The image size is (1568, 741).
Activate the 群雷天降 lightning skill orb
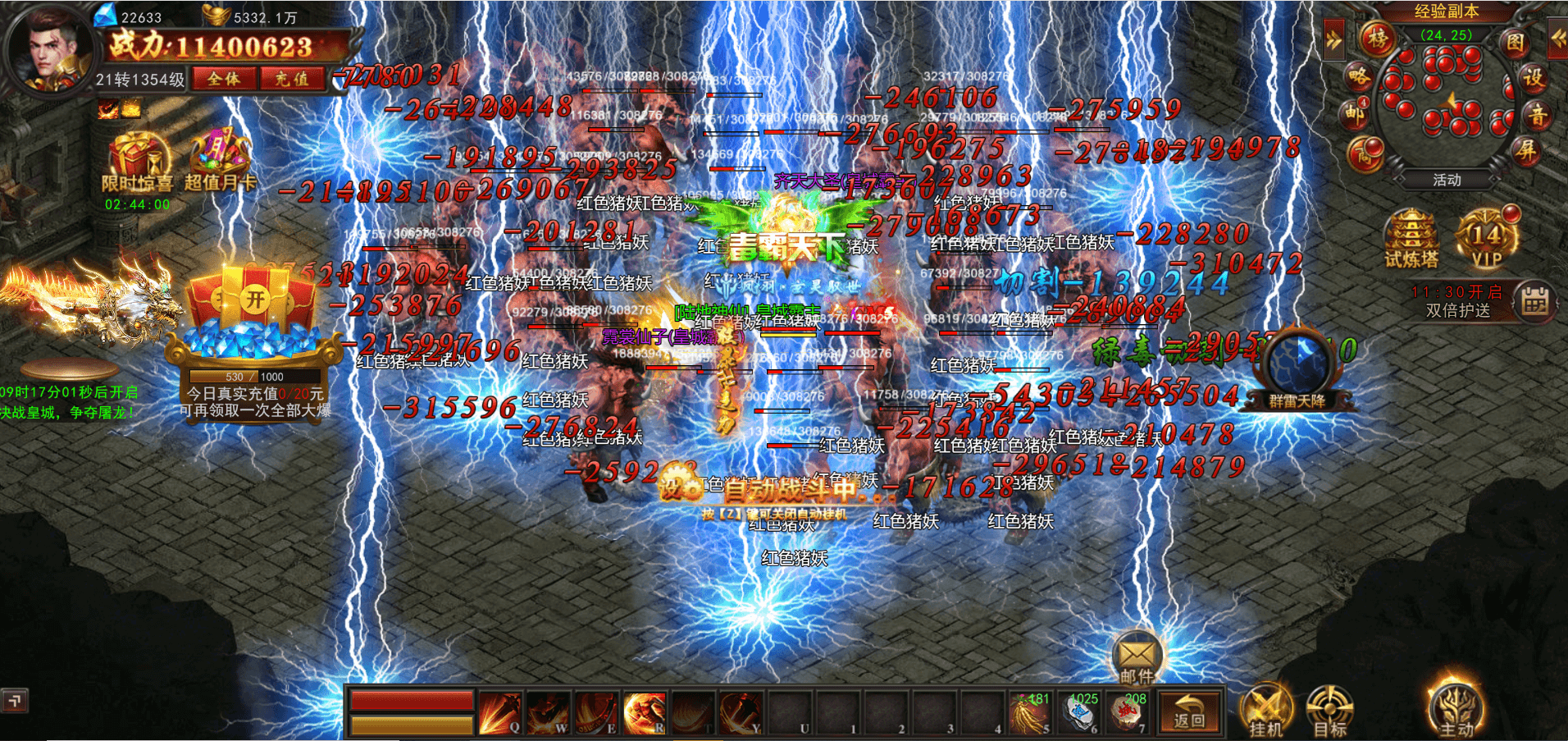click(1297, 366)
